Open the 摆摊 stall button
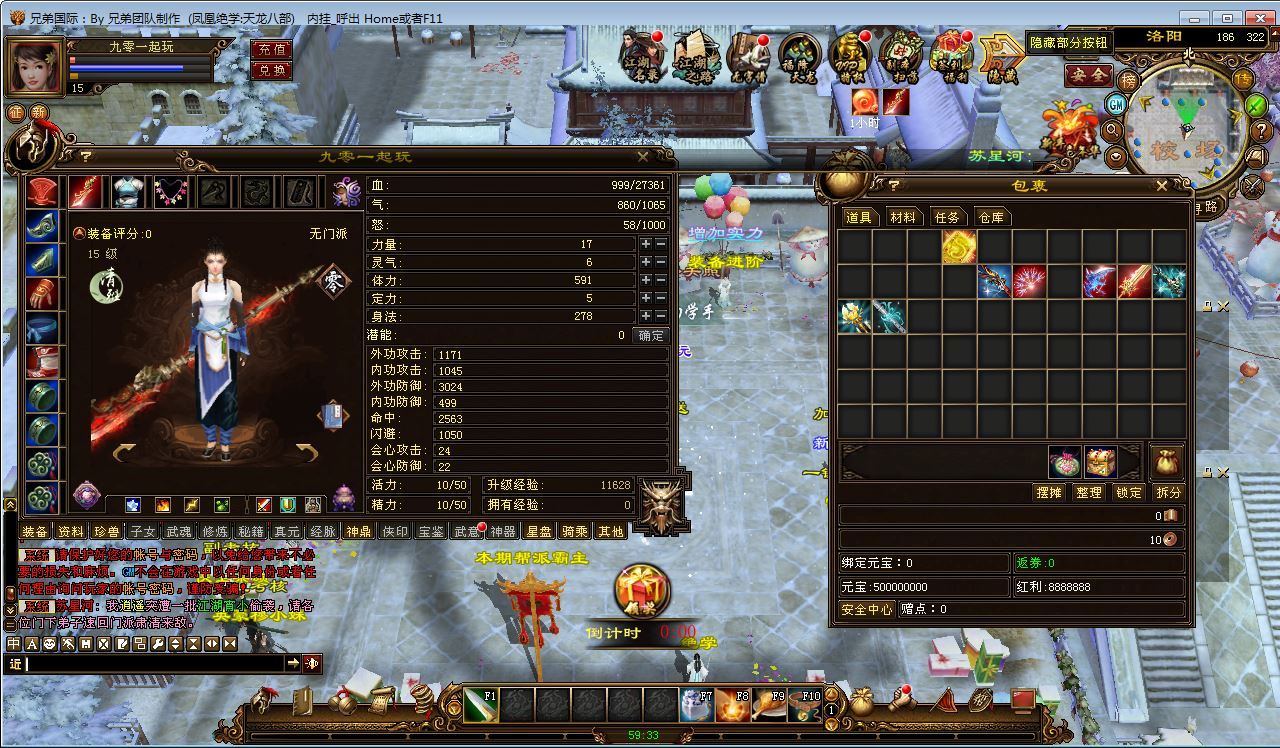Image resolution: width=1280 pixels, height=748 pixels. [1049, 493]
